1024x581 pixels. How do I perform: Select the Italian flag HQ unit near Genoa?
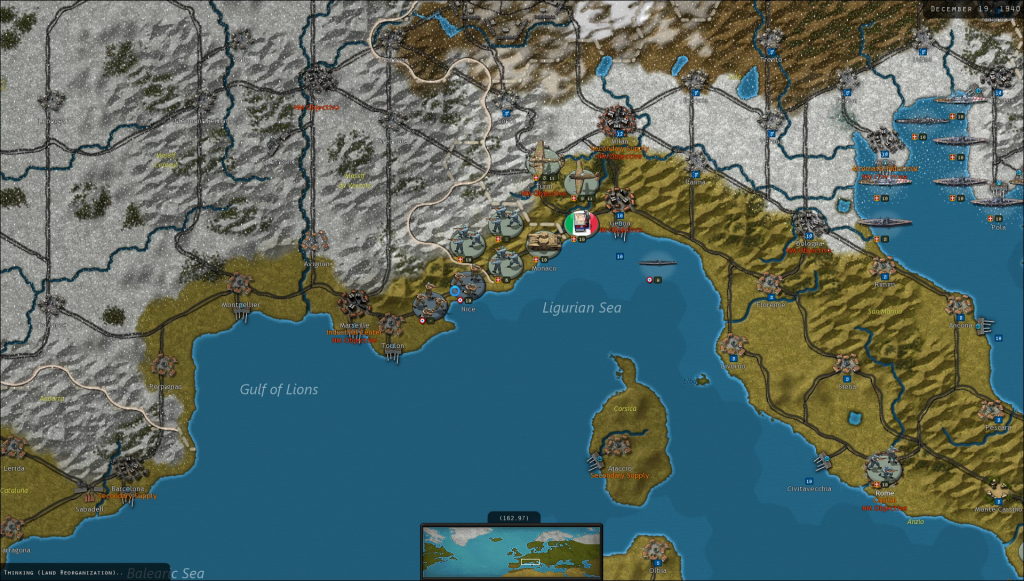pyautogui.click(x=580, y=224)
